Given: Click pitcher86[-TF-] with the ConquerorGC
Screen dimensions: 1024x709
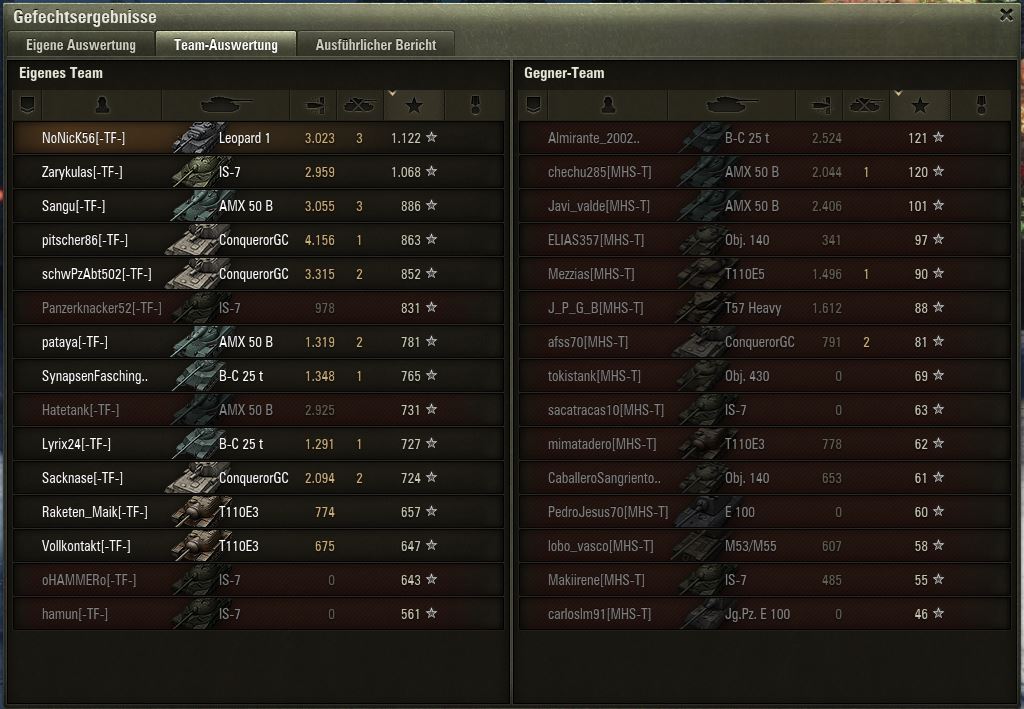Looking at the screenshot, I should click(x=258, y=240).
